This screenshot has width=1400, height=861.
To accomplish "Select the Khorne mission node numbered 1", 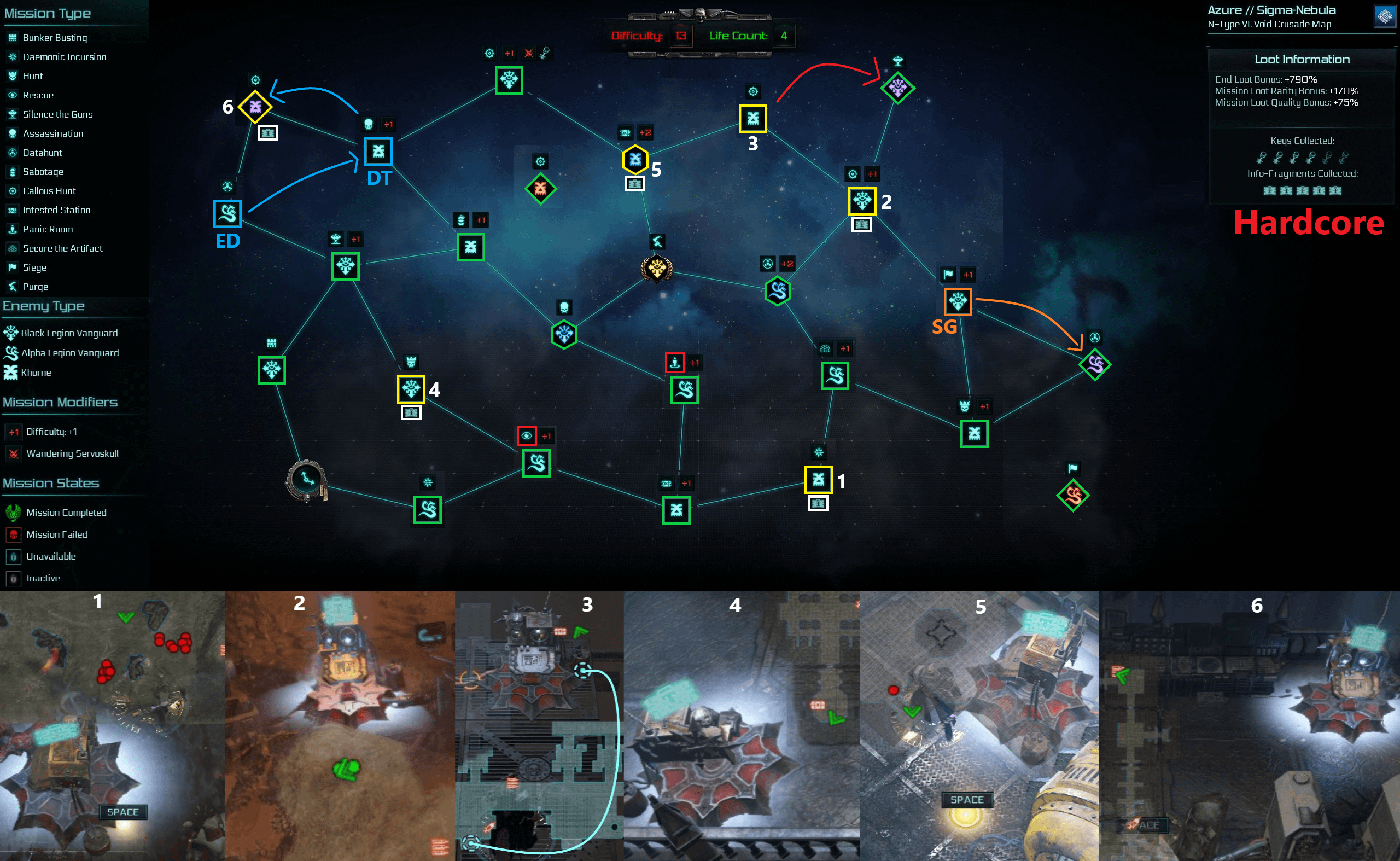I will coord(818,480).
